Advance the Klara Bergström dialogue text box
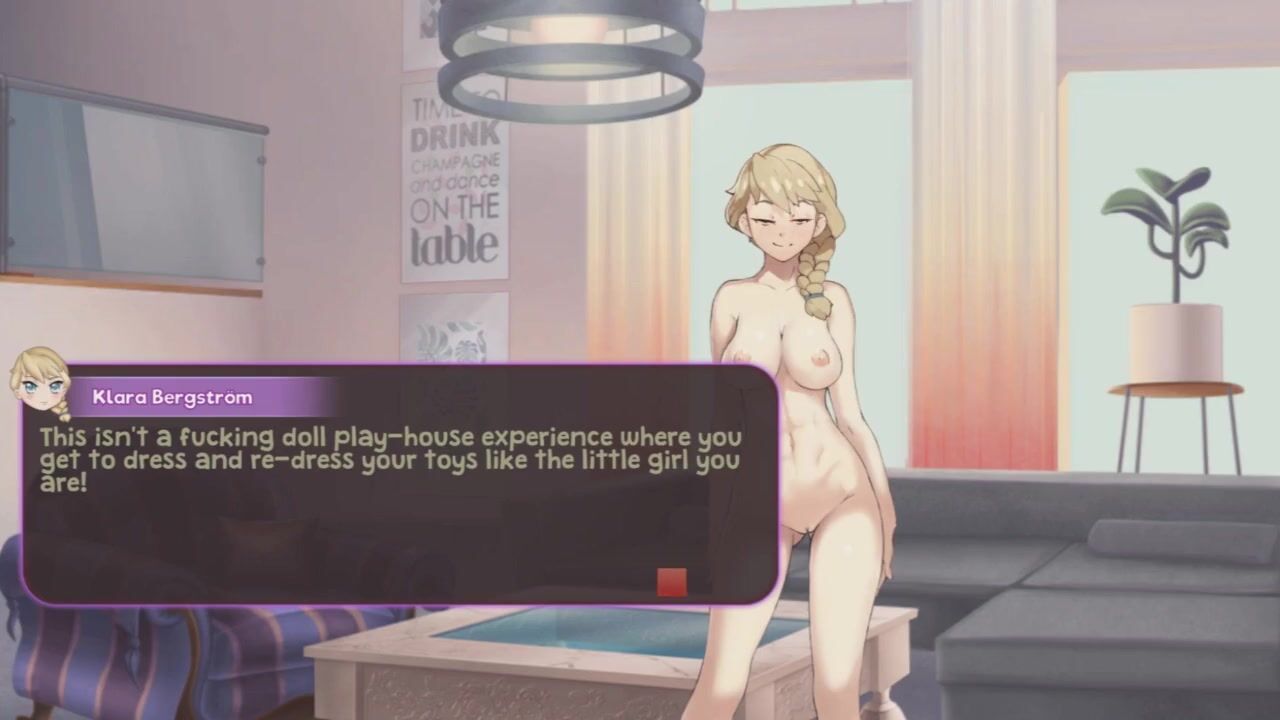 (400, 520)
